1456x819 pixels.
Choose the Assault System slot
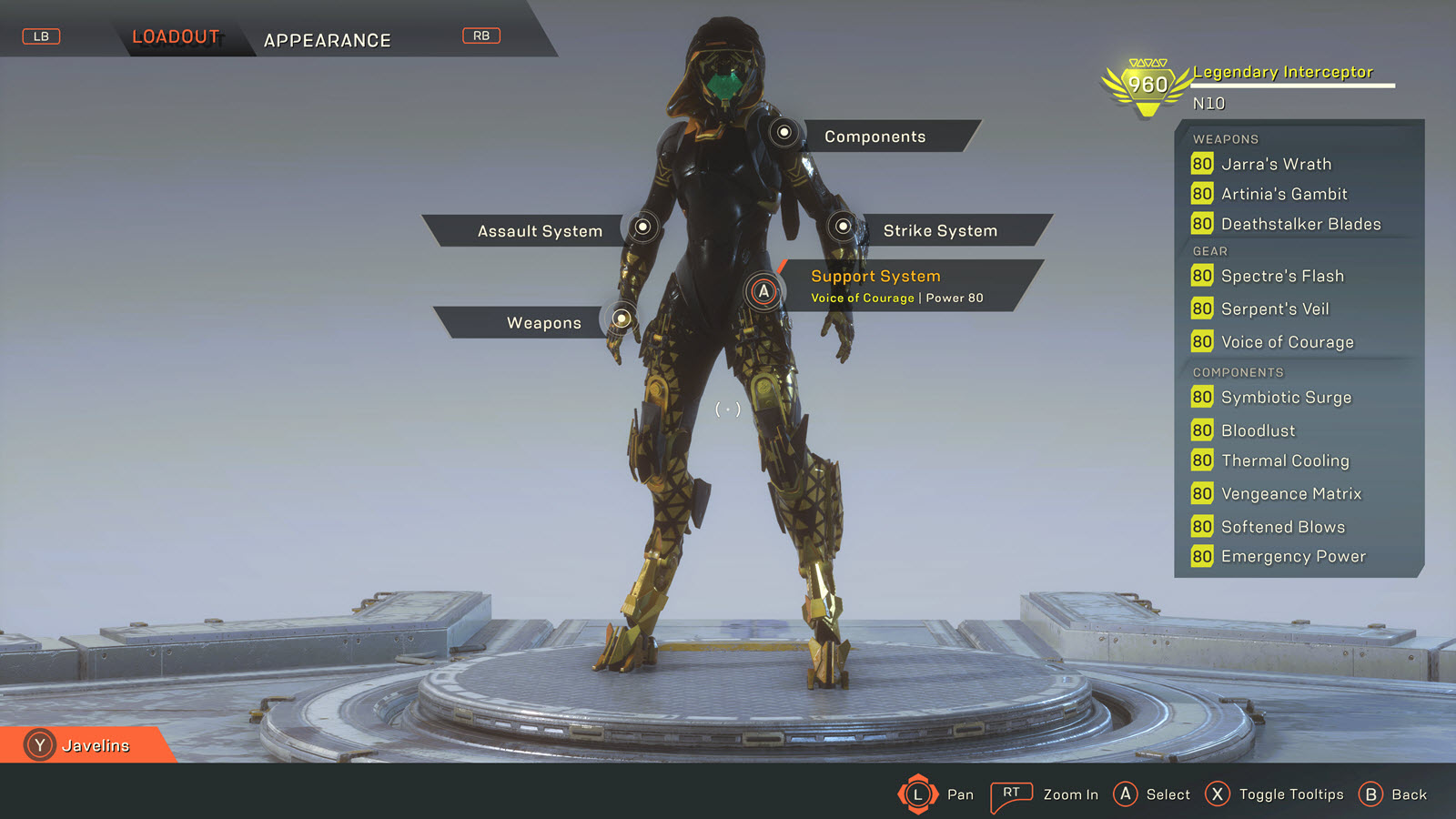[x=540, y=231]
